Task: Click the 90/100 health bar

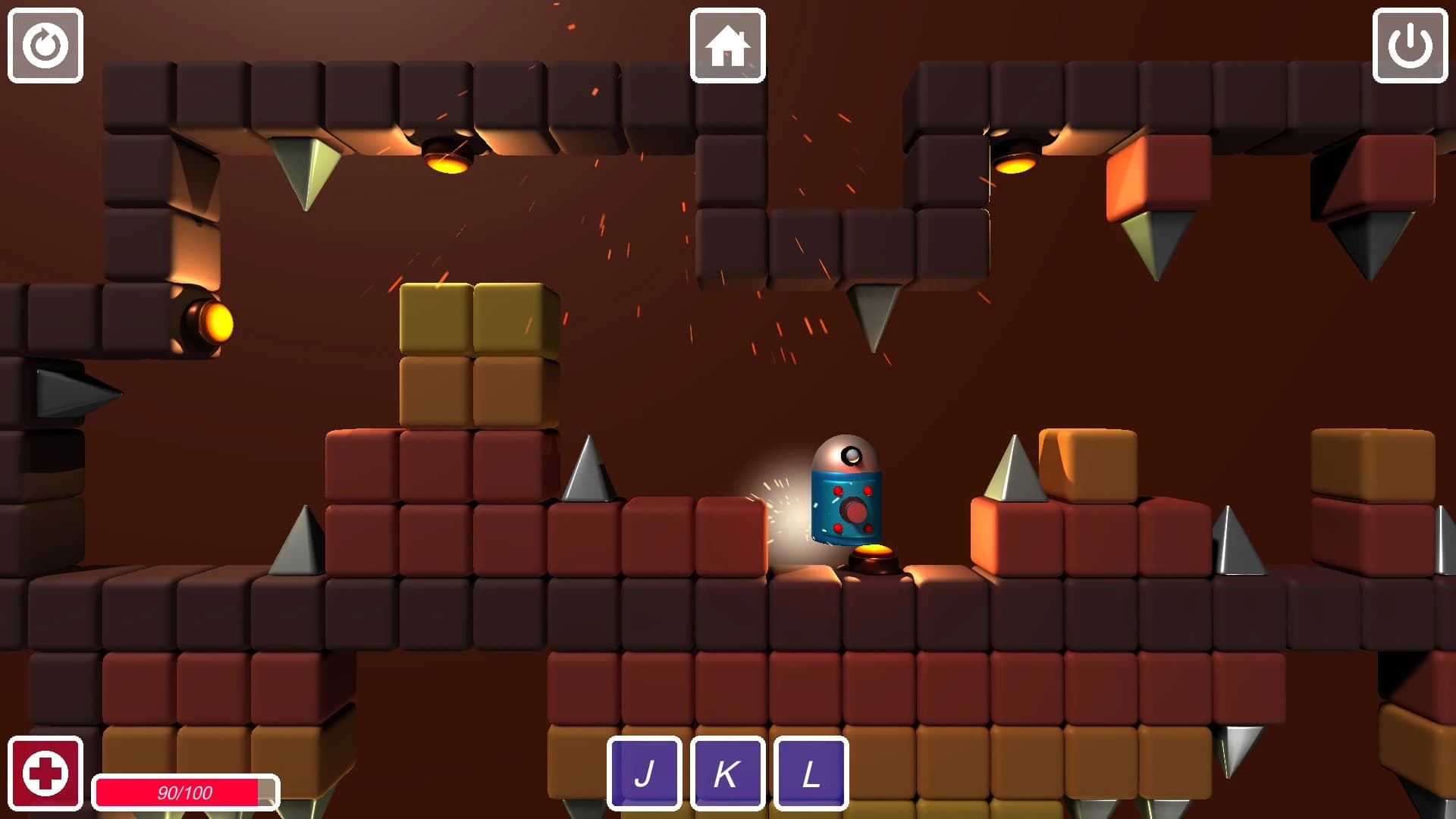Action: 184,793
